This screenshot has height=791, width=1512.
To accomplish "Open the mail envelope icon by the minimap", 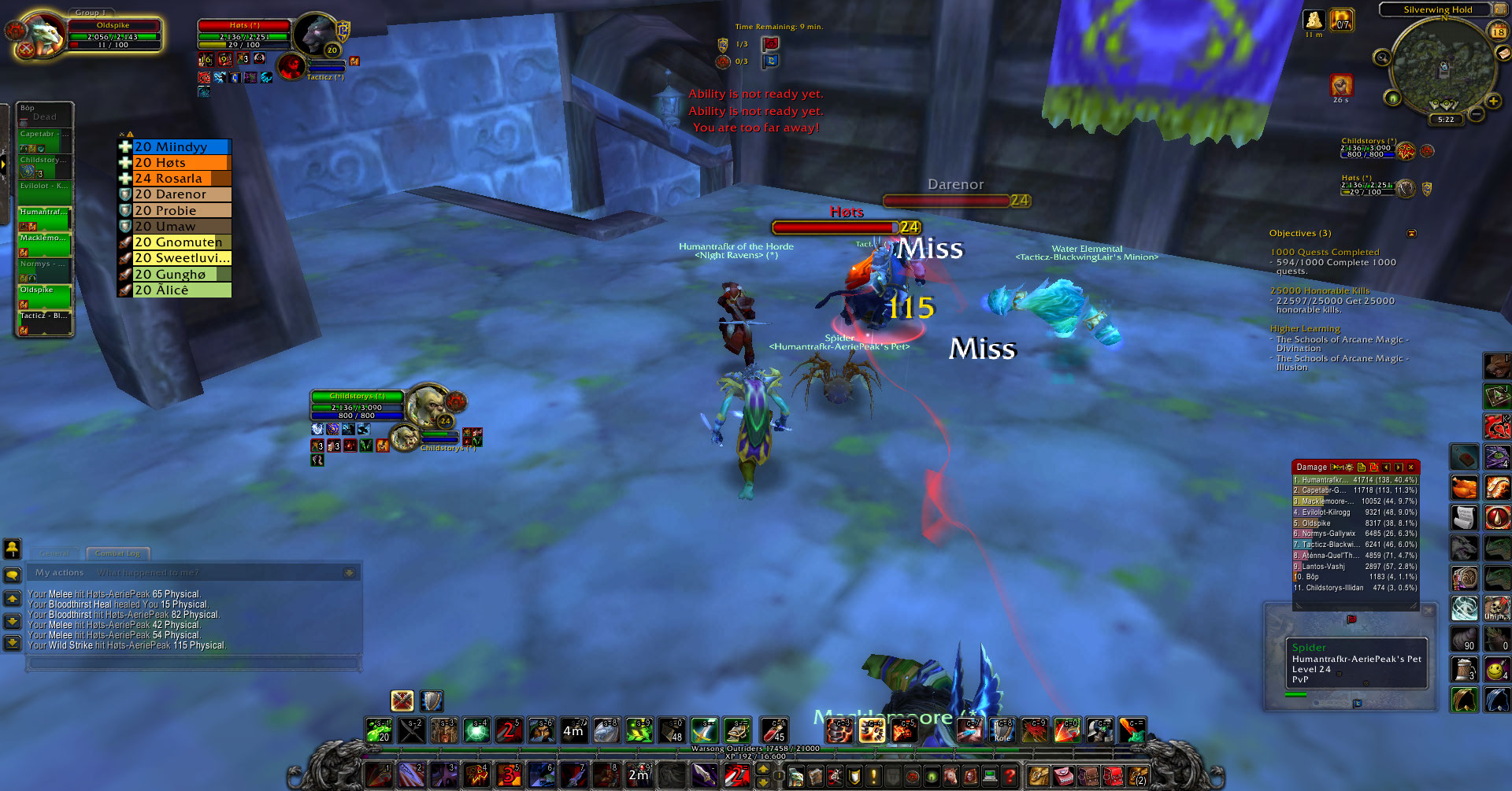I will (1503, 54).
